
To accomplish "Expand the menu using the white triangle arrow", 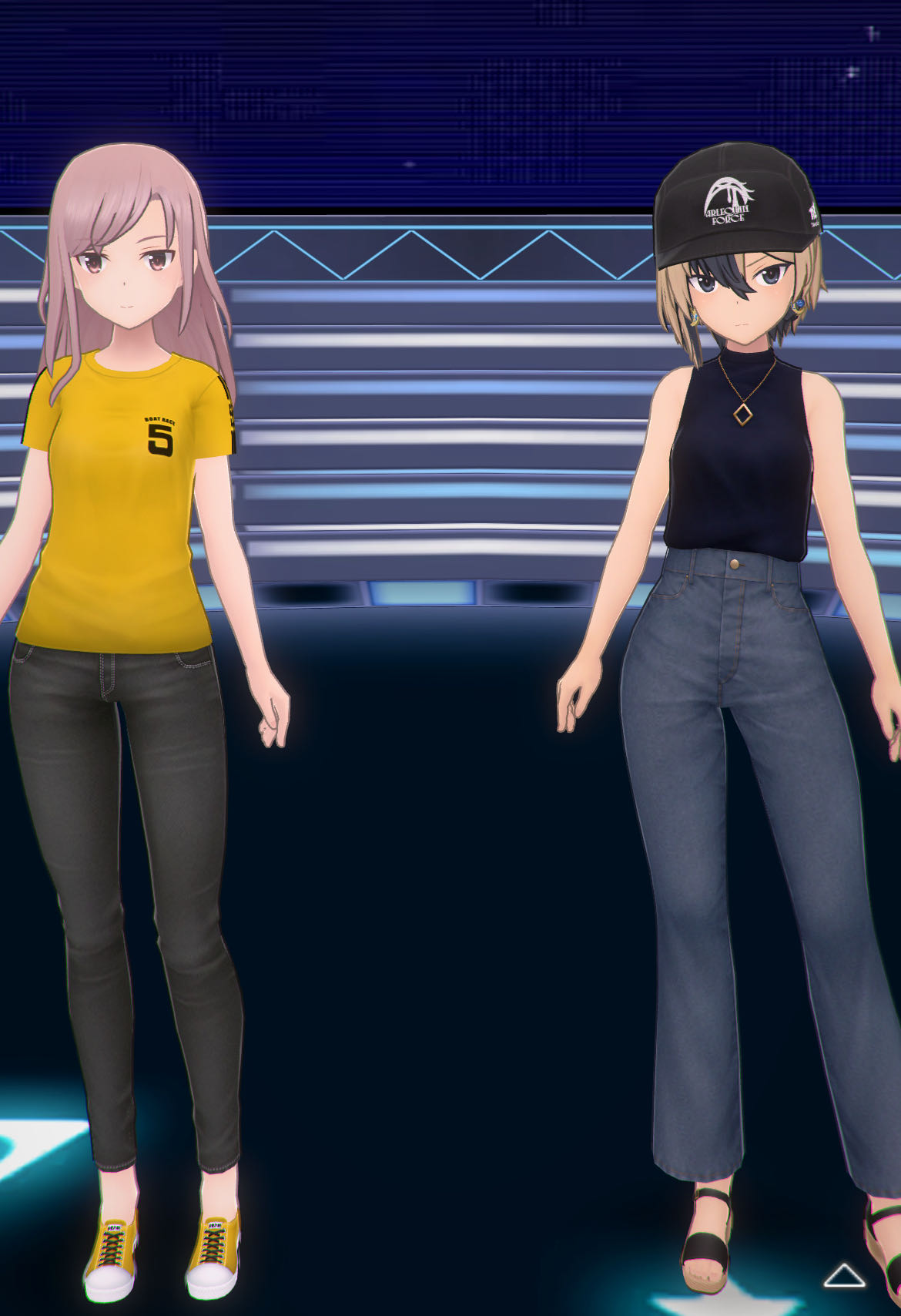I will click(844, 1275).
